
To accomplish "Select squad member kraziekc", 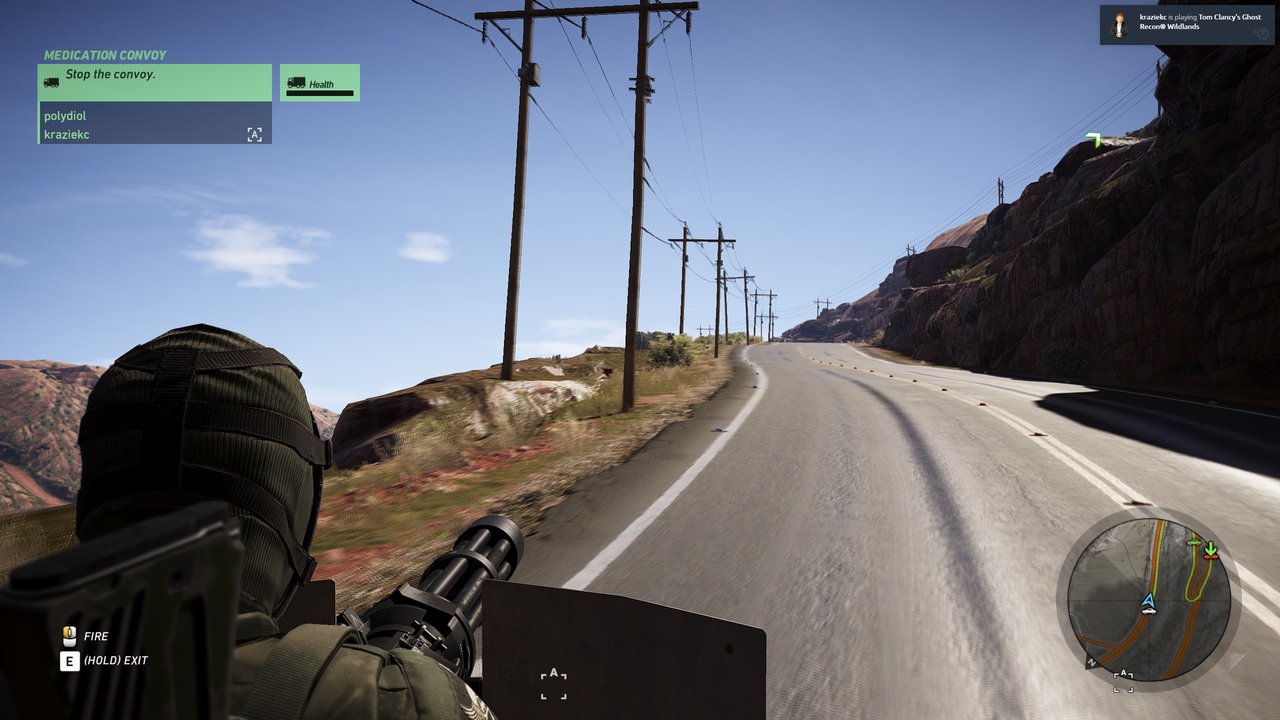I will [x=67, y=134].
